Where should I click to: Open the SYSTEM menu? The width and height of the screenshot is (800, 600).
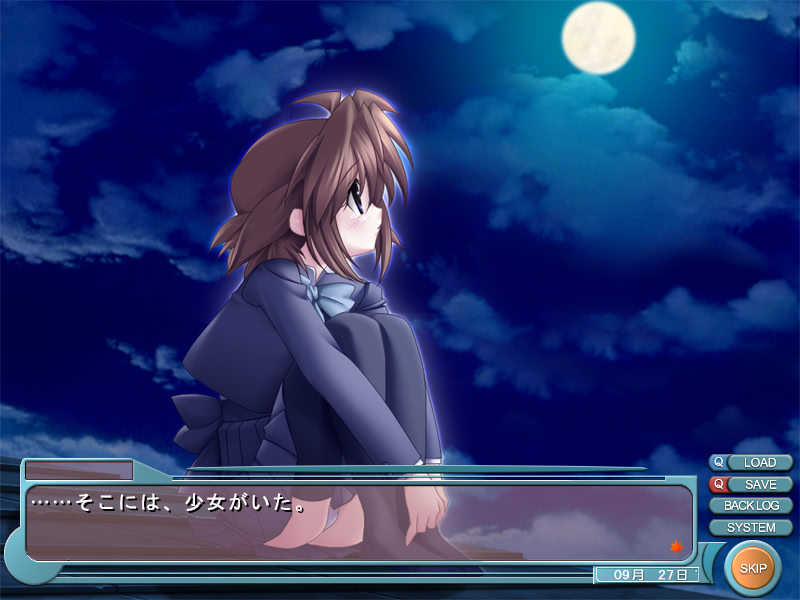[x=751, y=527]
